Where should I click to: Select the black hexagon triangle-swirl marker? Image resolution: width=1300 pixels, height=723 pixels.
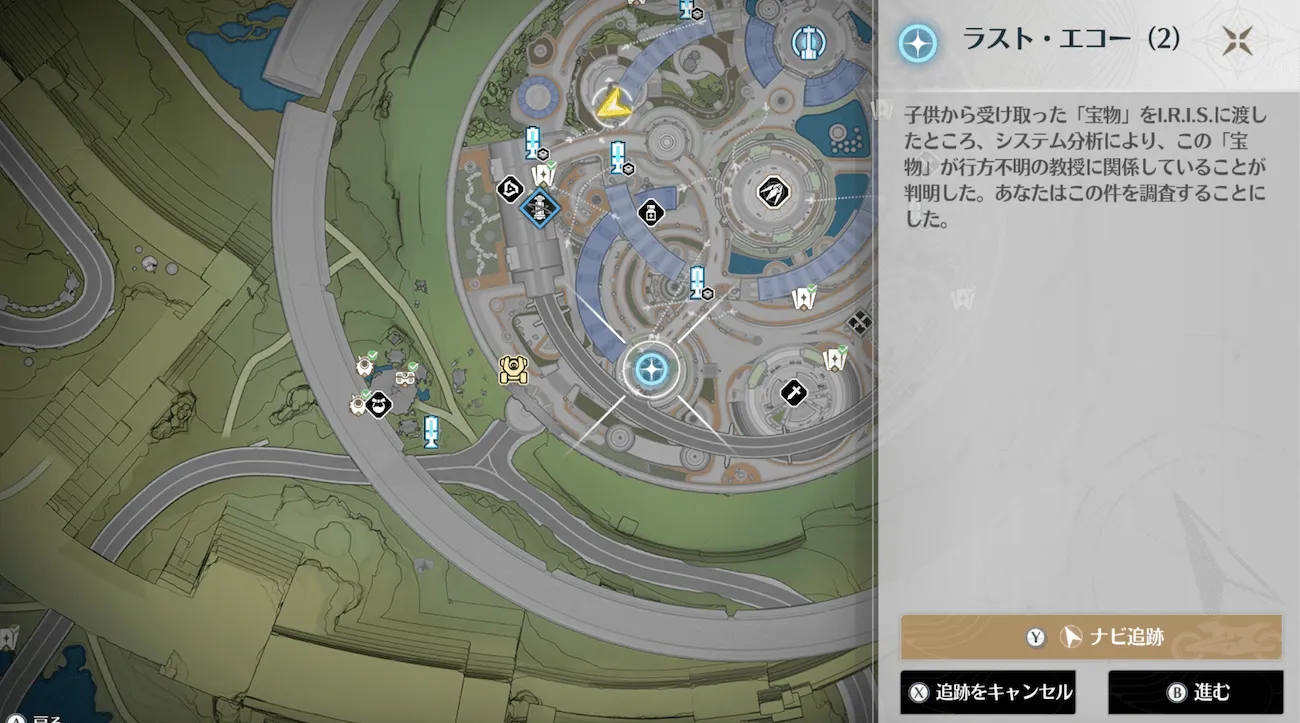[x=511, y=187]
